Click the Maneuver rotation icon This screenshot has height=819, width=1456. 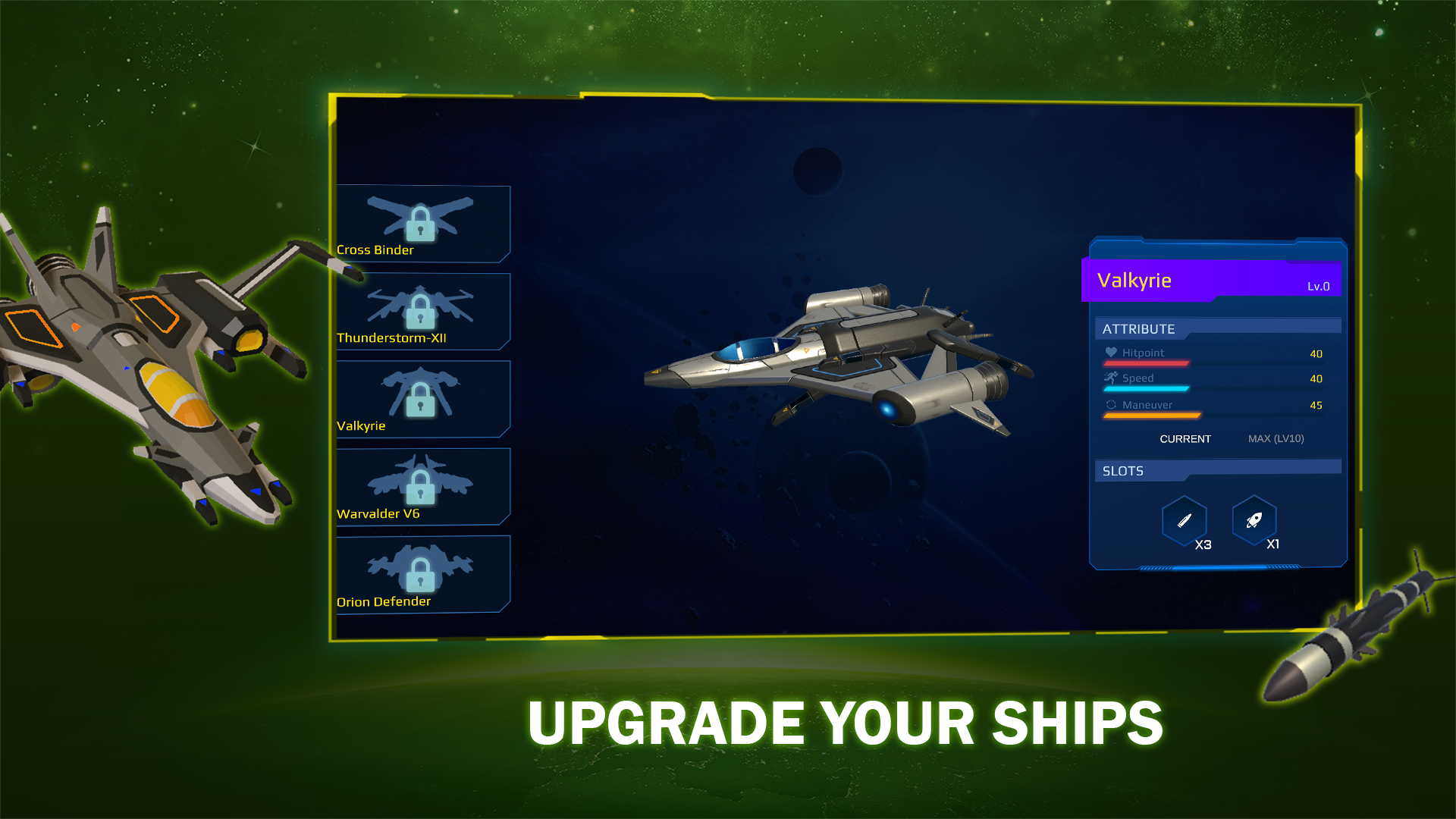(1111, 403)
